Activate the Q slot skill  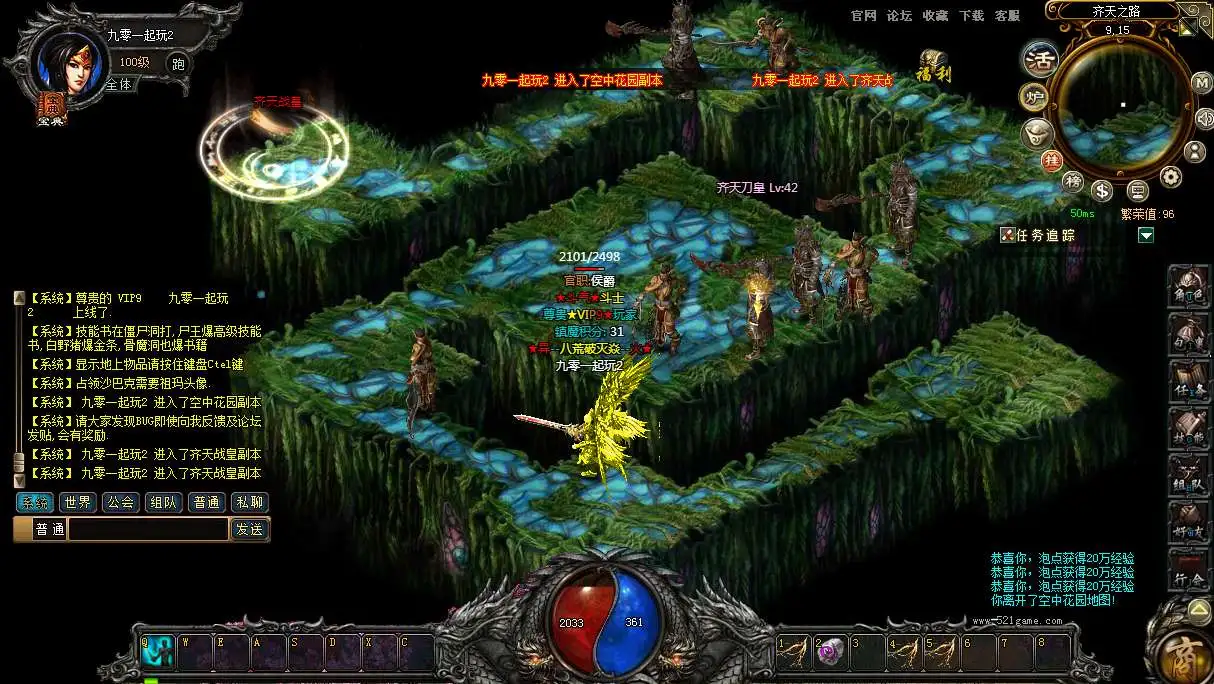[x=158, y=652]
